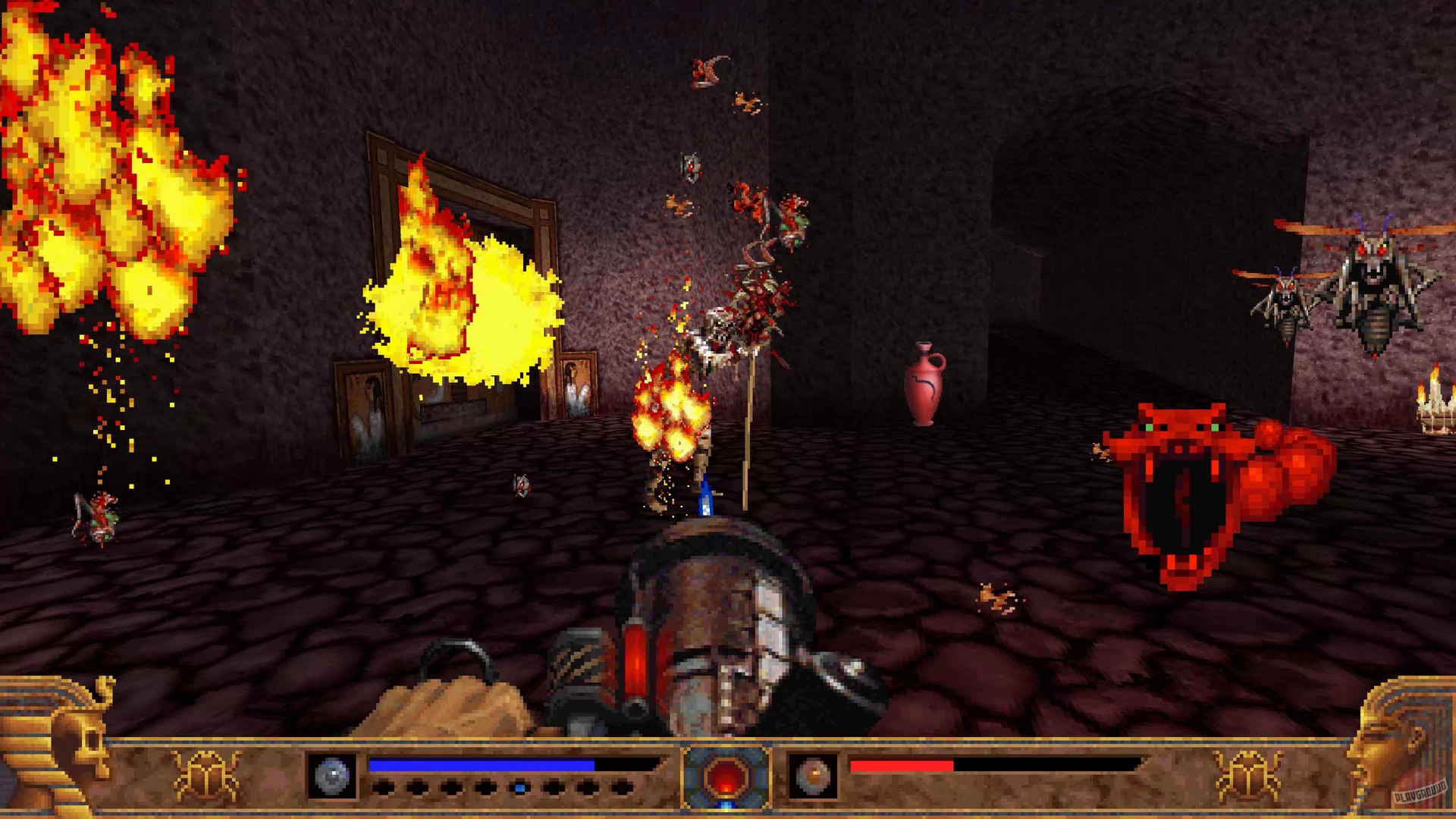Click the first black ammo pip dot
This screenshot has width=1456, height=819.
coord(385,786)
